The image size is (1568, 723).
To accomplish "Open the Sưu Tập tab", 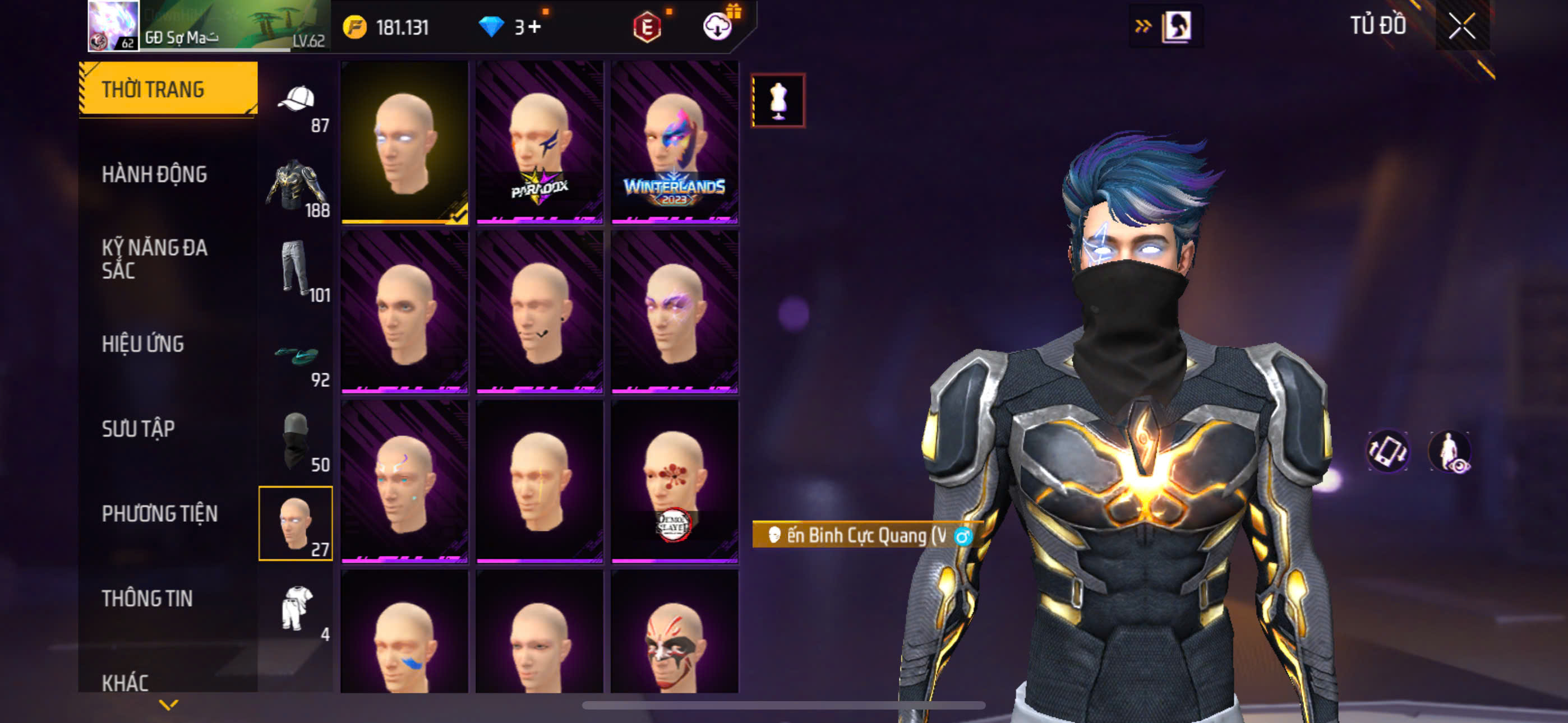I will (138, 429).
